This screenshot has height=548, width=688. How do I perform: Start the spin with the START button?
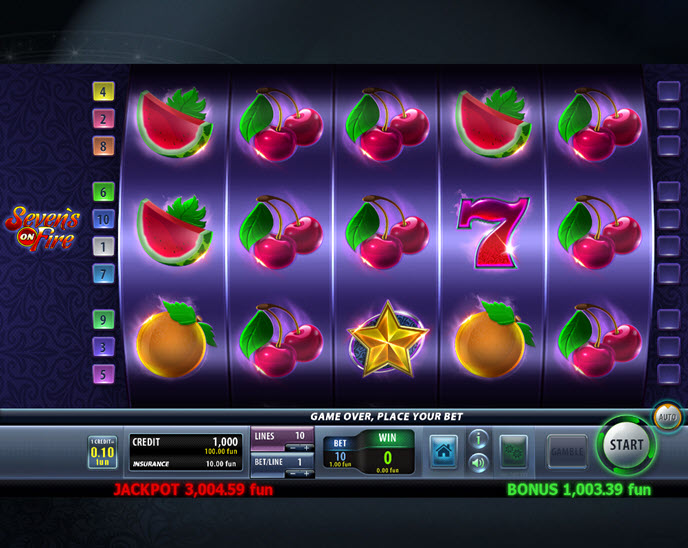[x=627, y=445]
